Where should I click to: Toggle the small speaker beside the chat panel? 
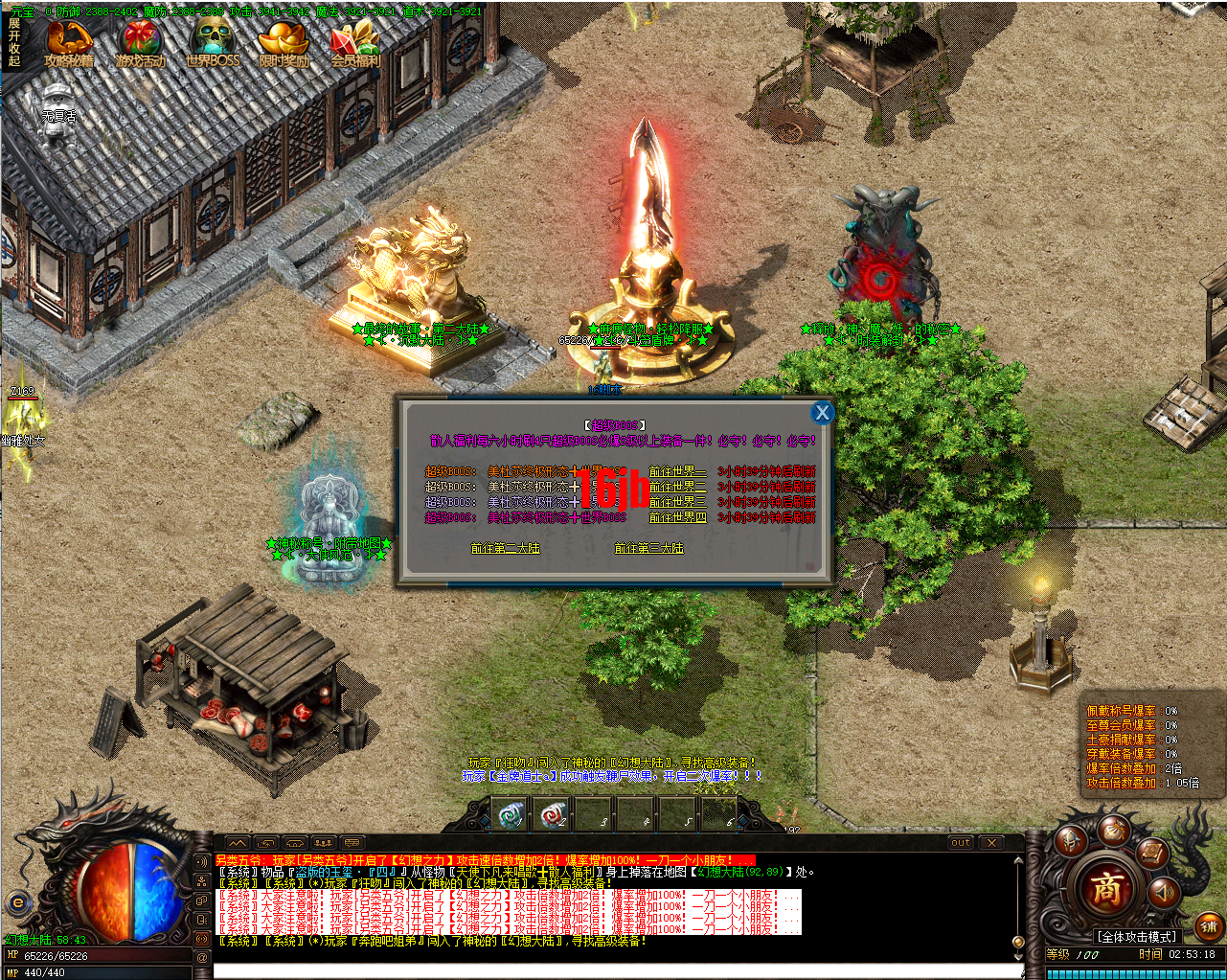[x=202, y=860]
